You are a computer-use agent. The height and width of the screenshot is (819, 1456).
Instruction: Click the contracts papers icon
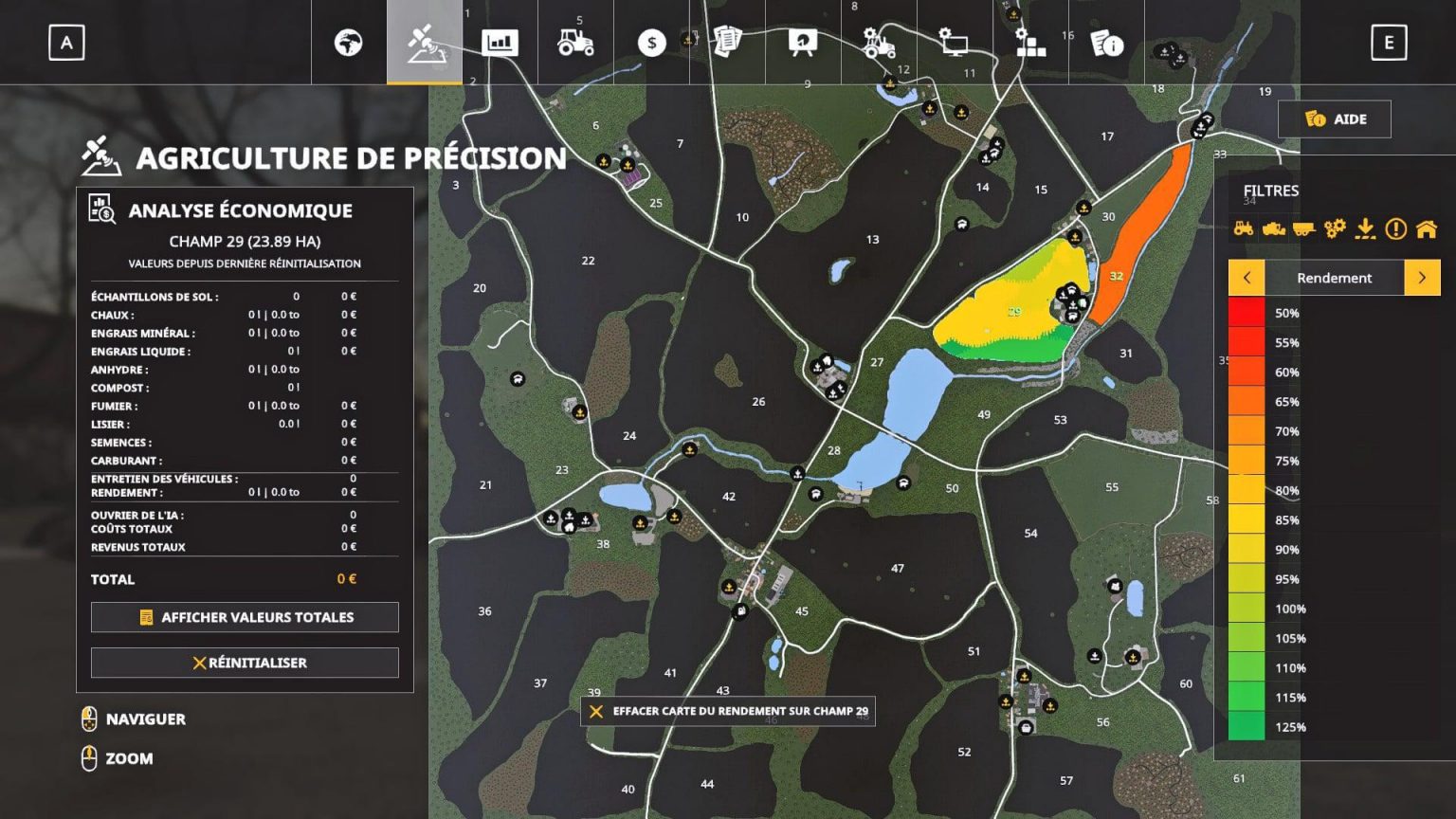[x=727, y=43]
